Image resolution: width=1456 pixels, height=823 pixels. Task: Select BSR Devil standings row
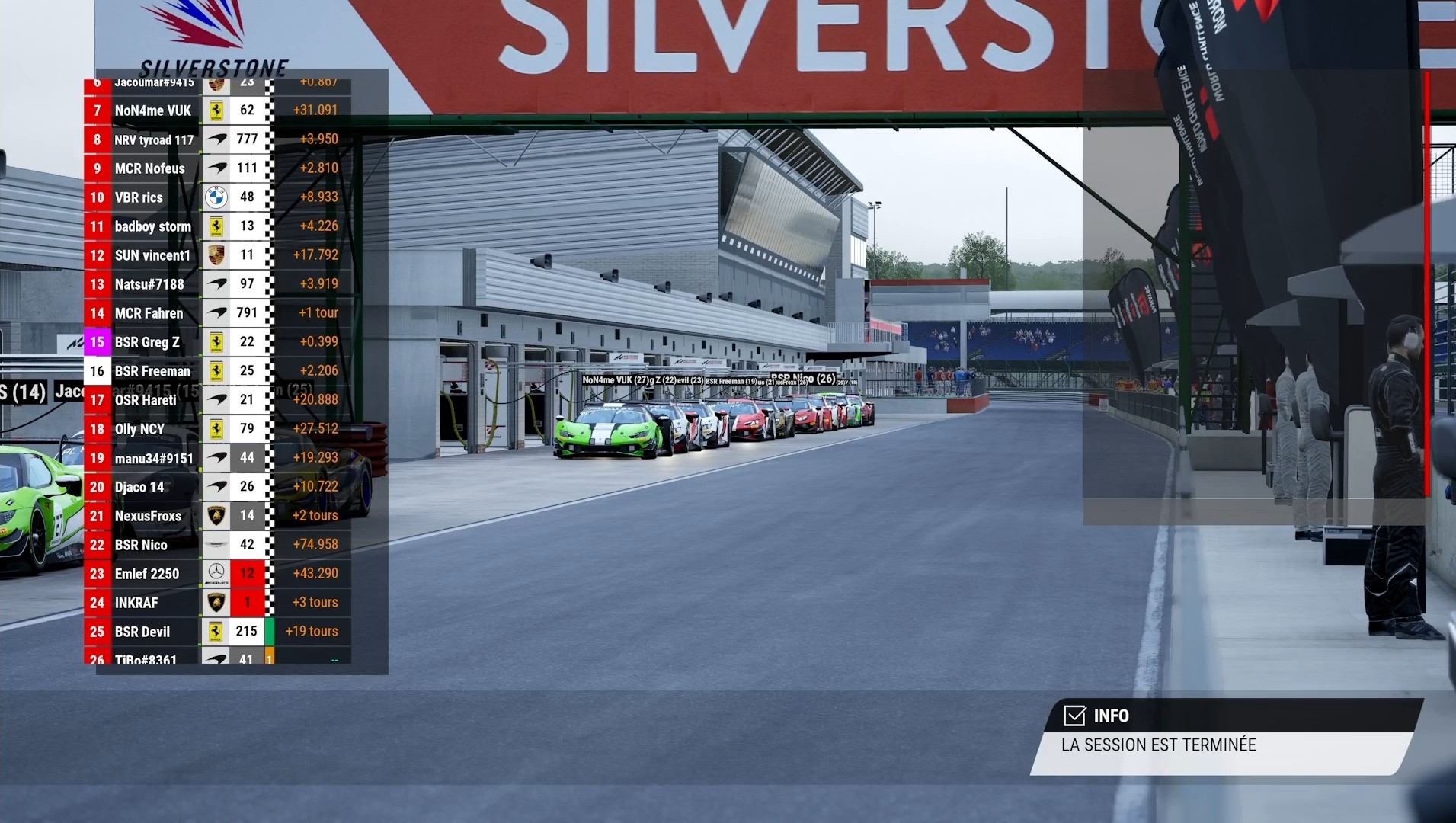142,632
